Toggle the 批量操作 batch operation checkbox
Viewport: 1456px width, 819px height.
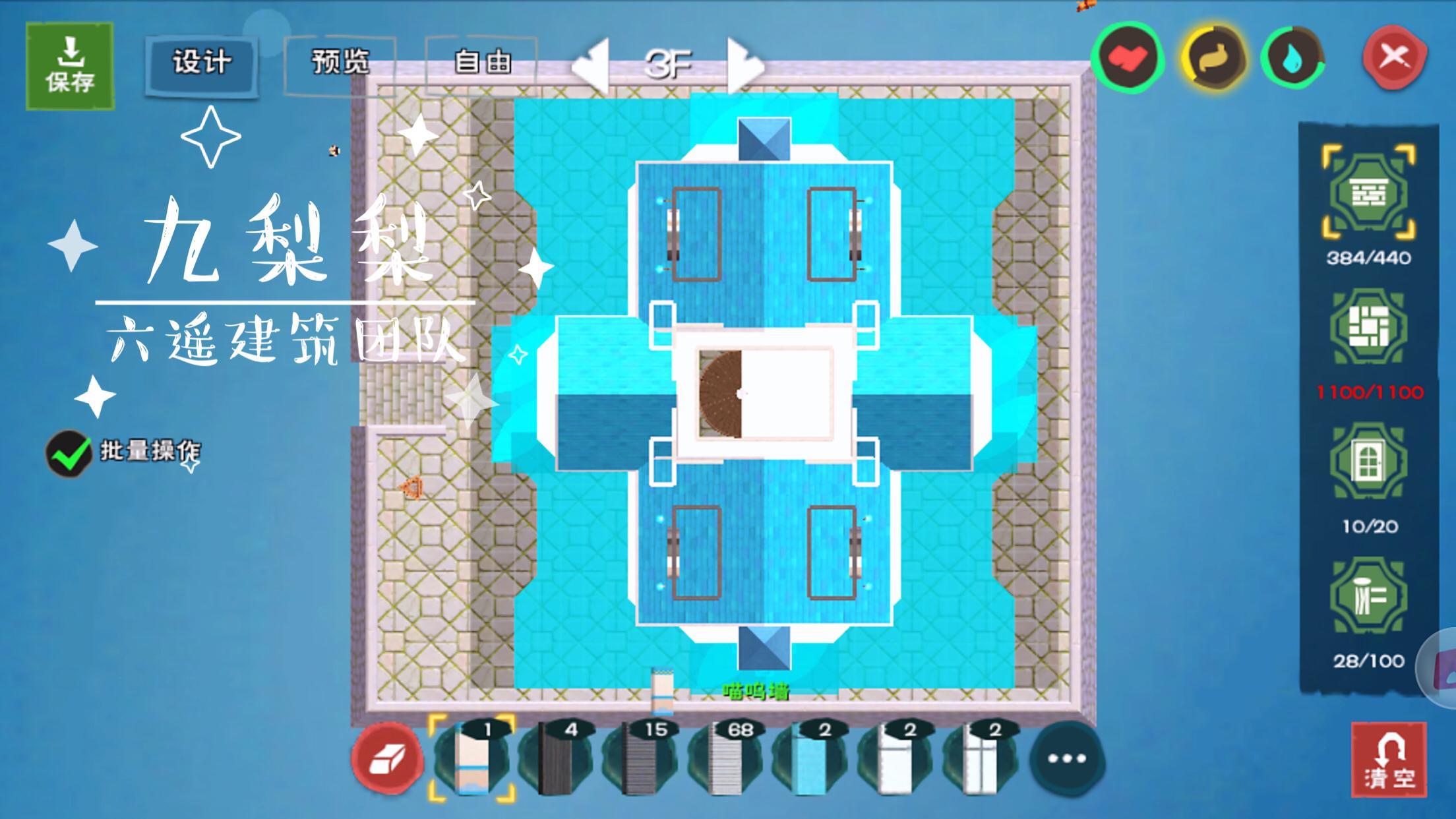69,453
